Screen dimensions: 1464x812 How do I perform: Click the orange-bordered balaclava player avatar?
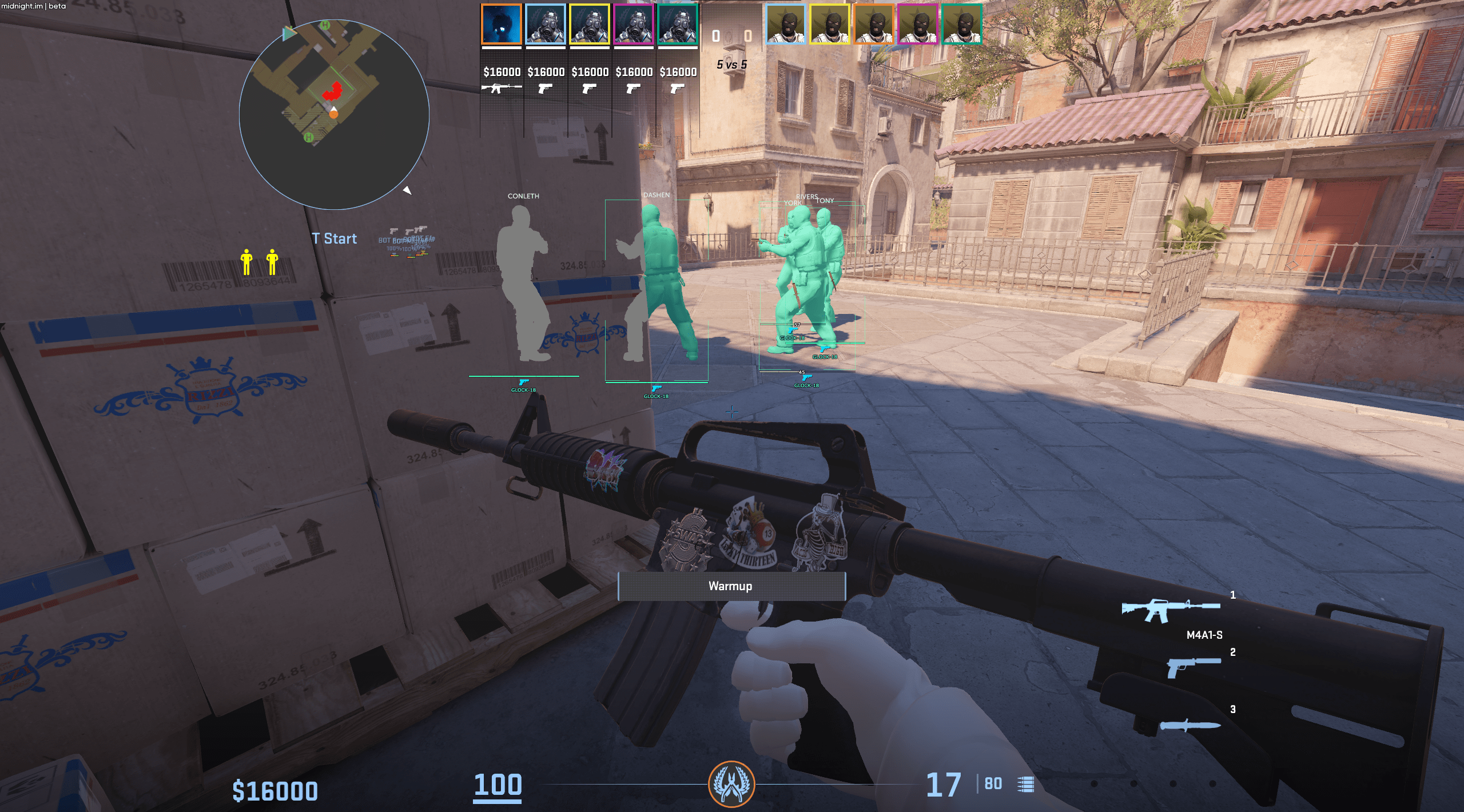(873, 25)
